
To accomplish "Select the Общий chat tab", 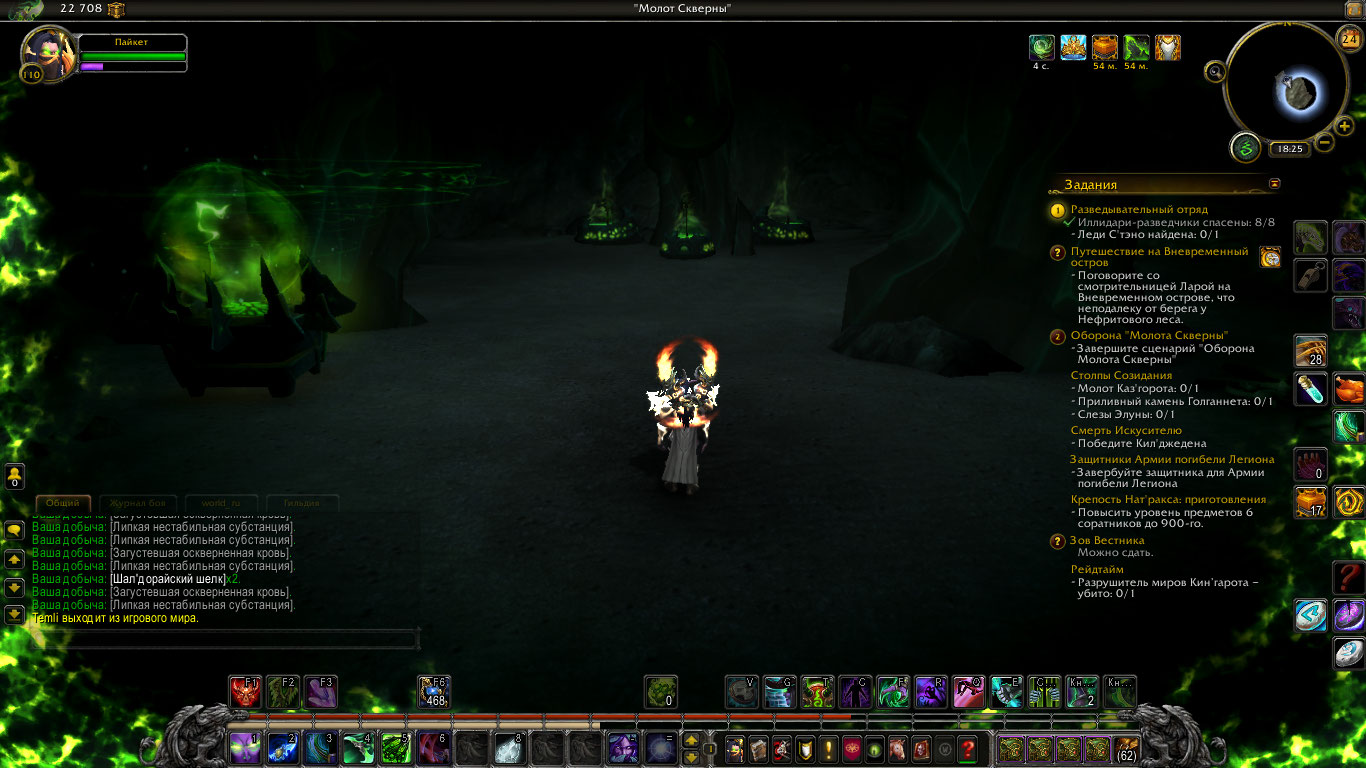I will tap(63, 503).
